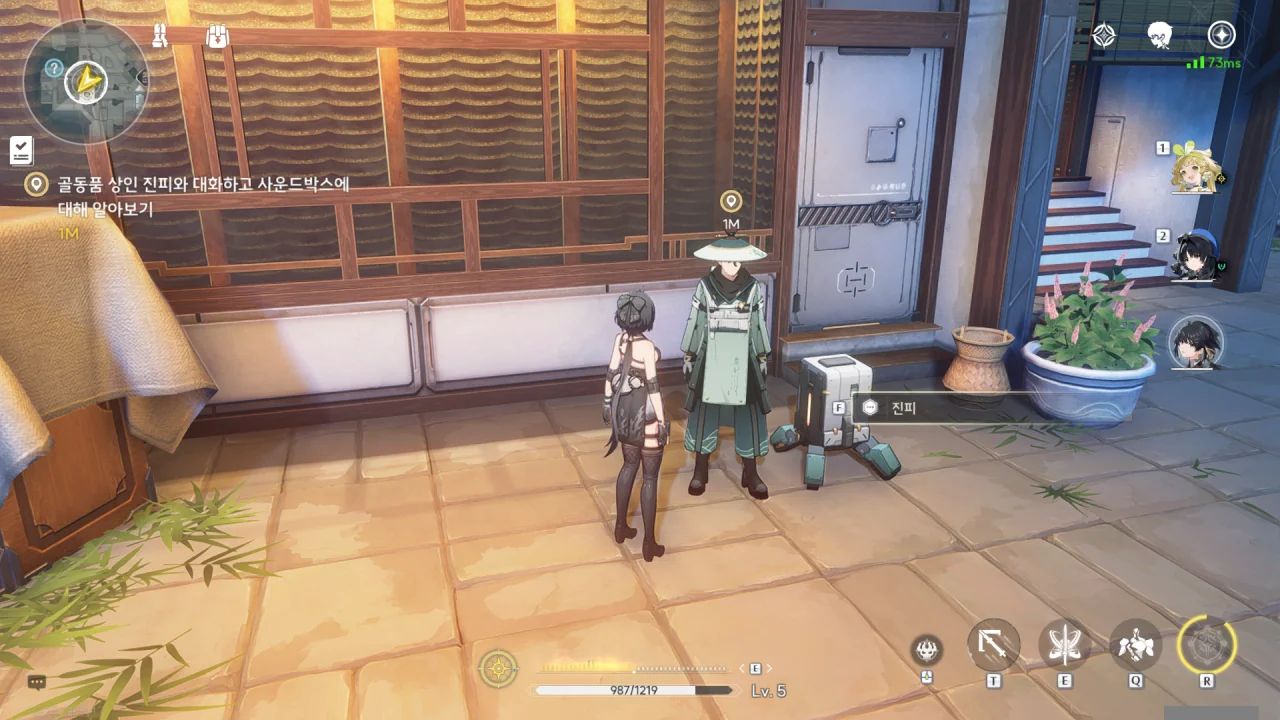Open the four-point star diamond icon
Viewport: 1280px width, 720px height.
(1104, 36)
